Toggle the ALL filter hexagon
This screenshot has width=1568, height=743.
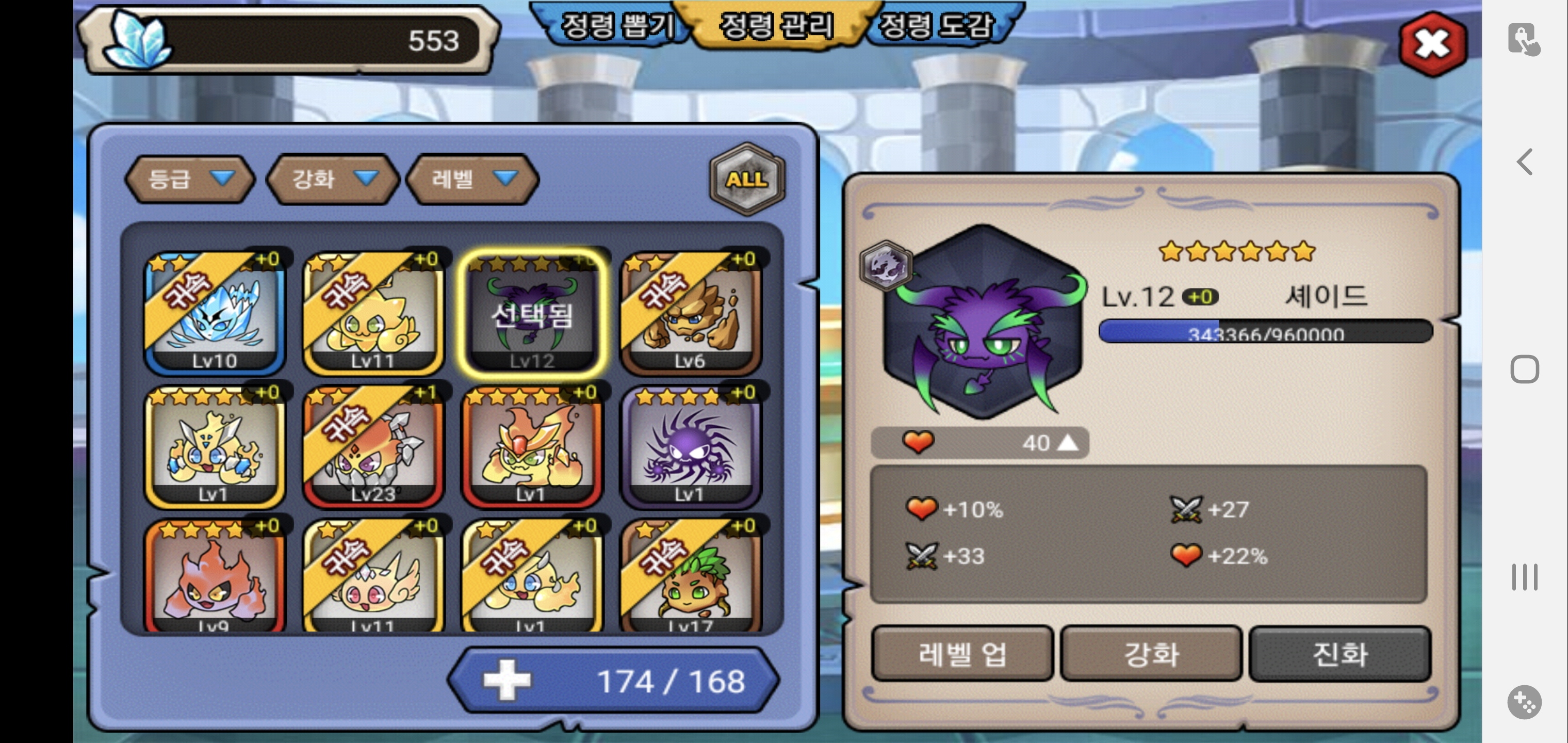(x=747, y=179)
